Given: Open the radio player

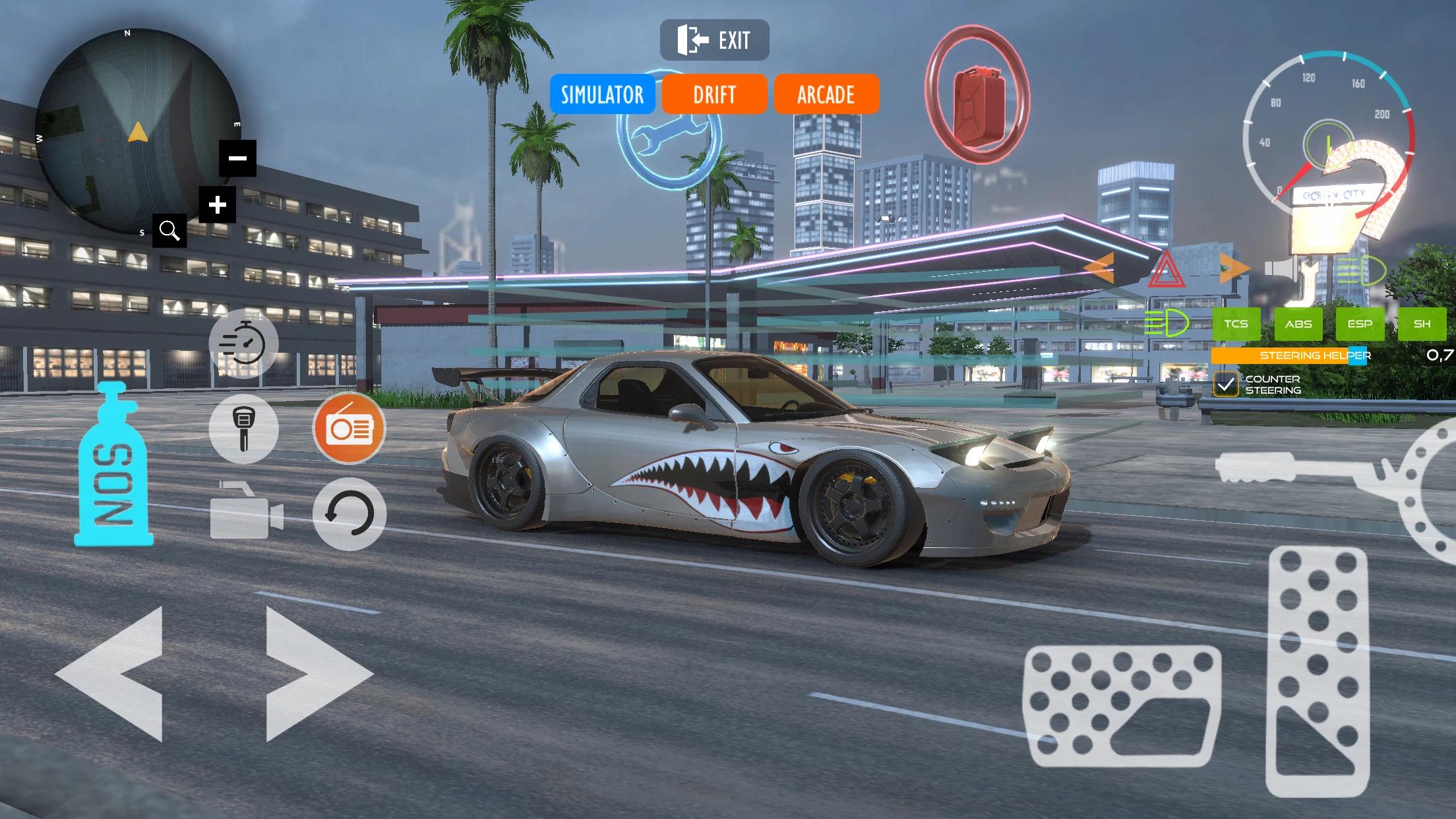Looking at the screenshot, I should [x=349, y=428].
